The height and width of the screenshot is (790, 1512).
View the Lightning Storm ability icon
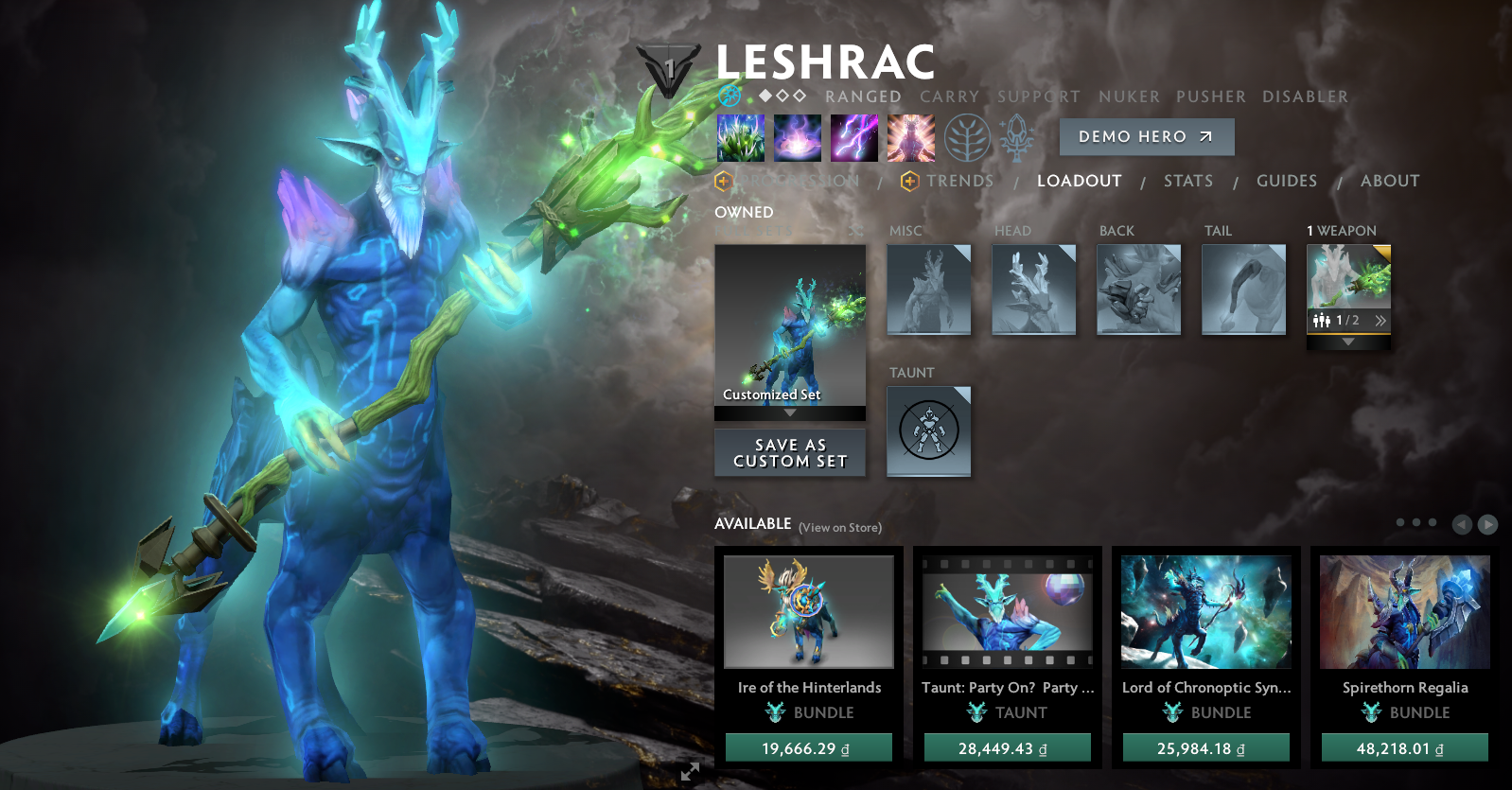pyautogui.click(x=854, y=136)
